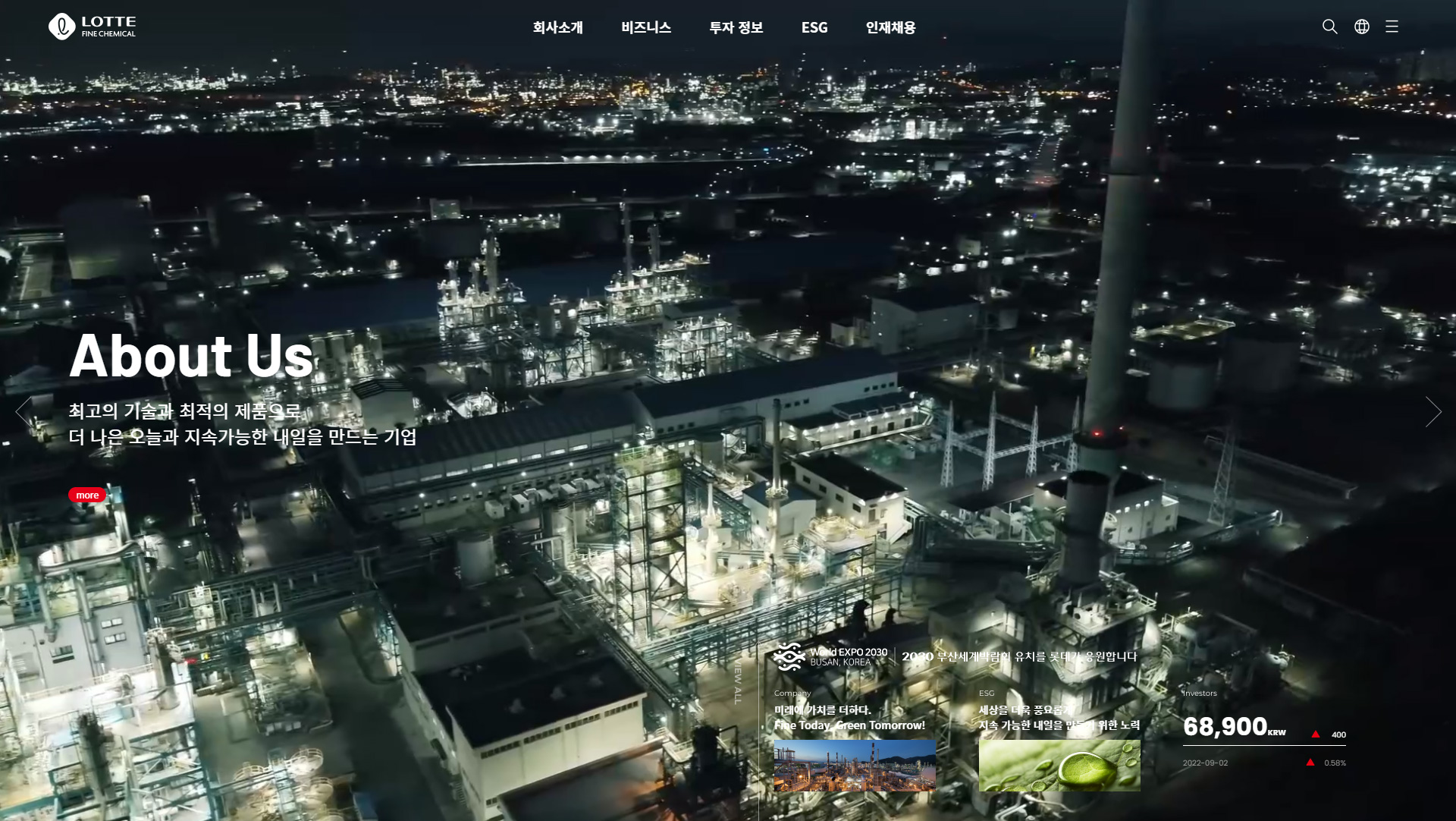Click the VIEW ALL vertical link
The width and height of the screenshot is (1456, 821).
(x=738, y=681)
